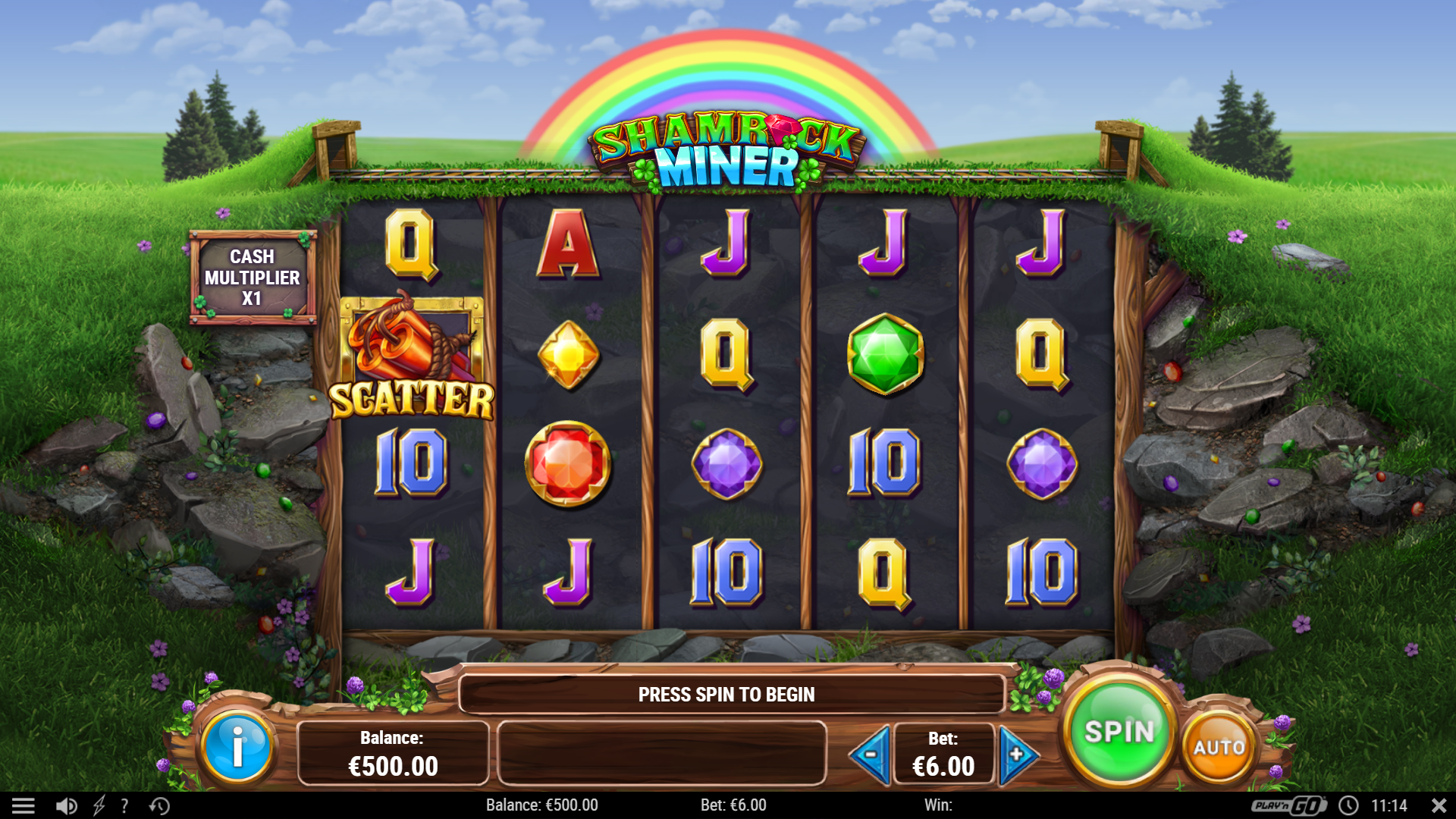The image size is (1456, 819).
Task: Increase the bet with the plus arrow
Action: [x=1016, y=755]
